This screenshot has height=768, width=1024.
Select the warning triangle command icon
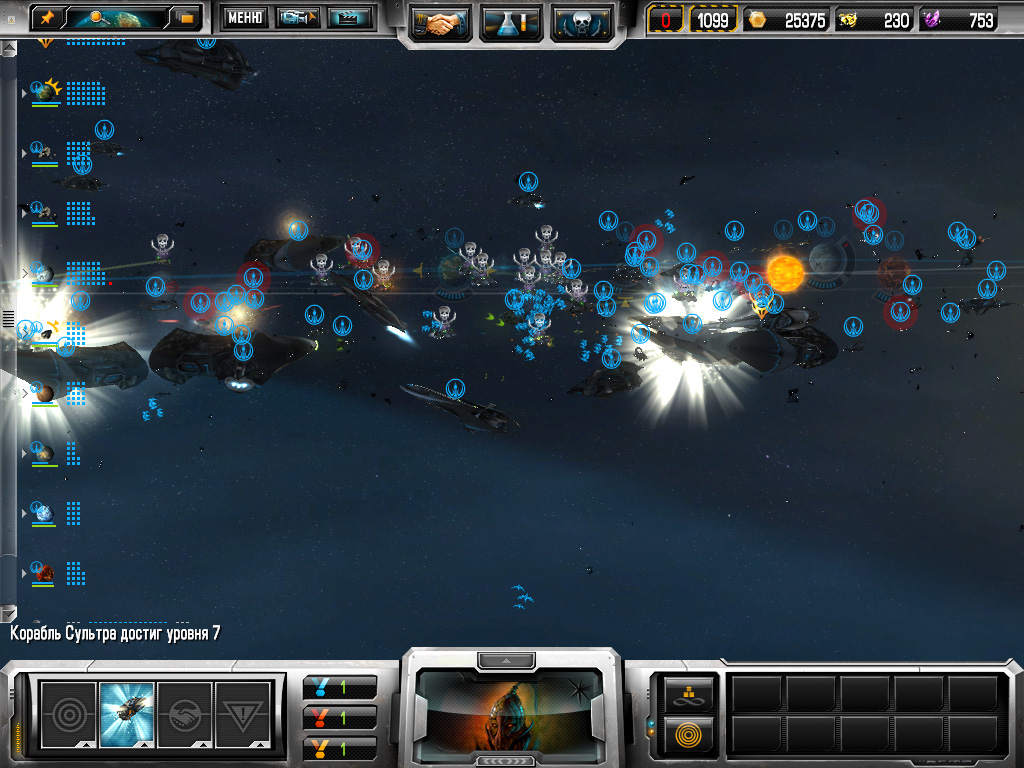point(243,714)
